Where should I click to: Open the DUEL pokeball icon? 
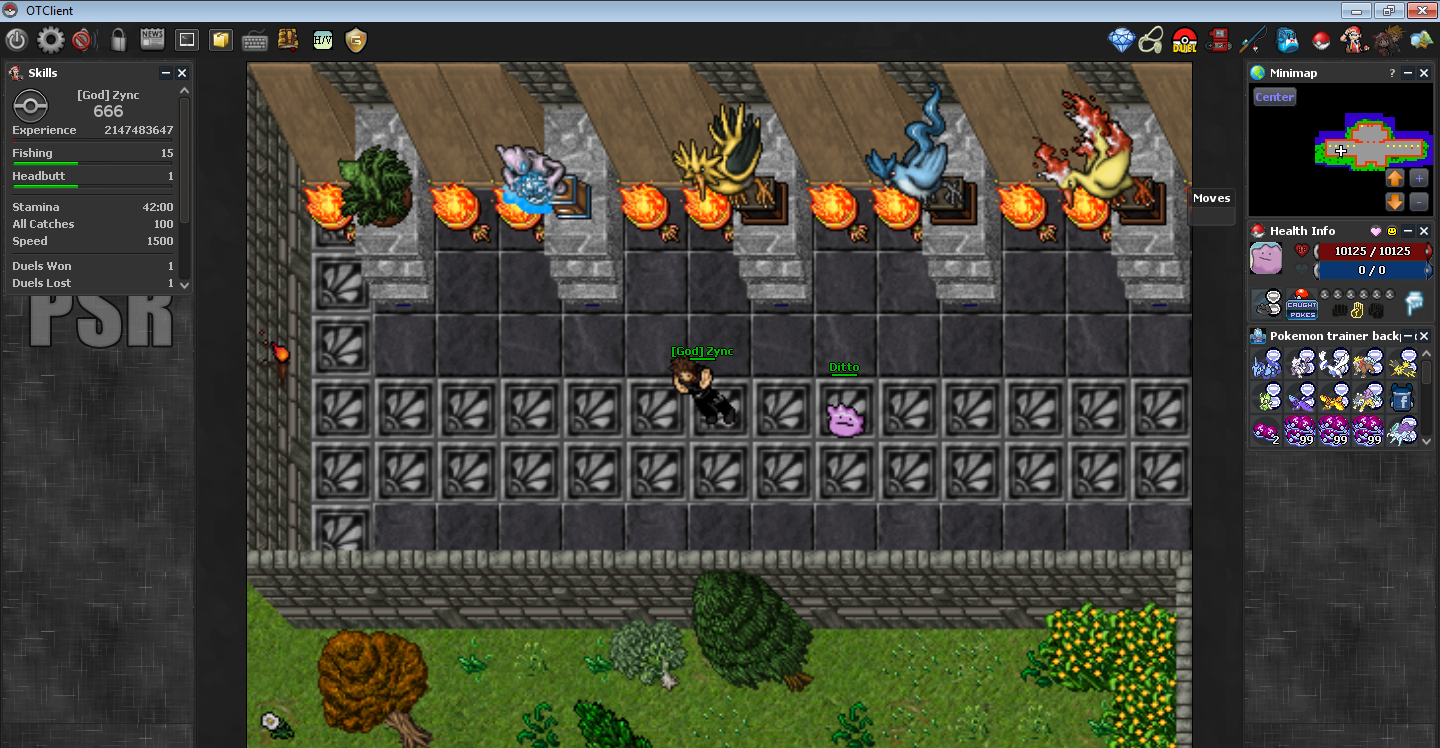[x=1185, y=41]
